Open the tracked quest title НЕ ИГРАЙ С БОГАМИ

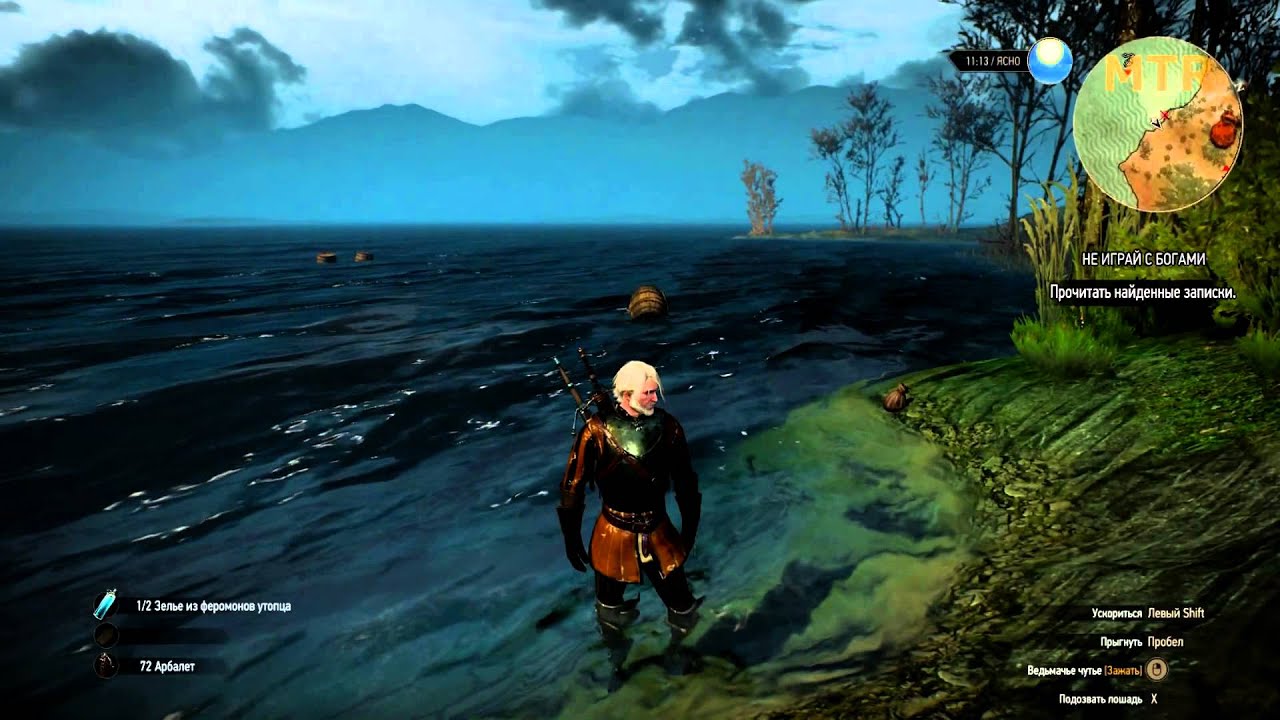[1143, 258]
